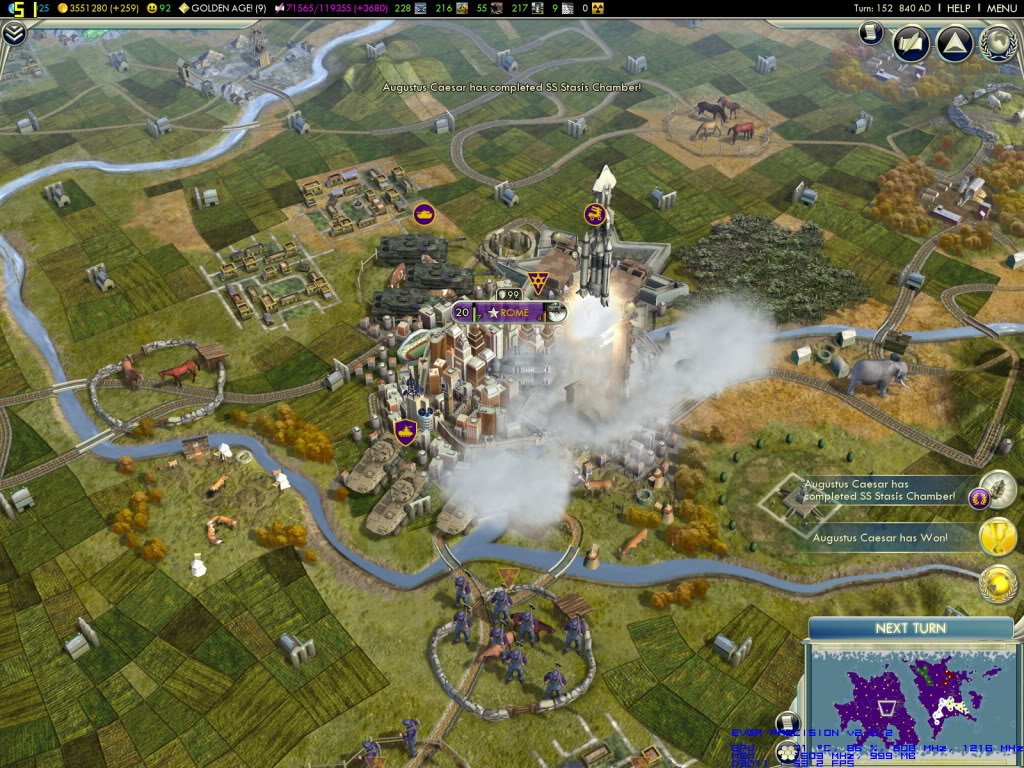Viewport: 1024px width, 768px height.
Task: Expand the research panel chevron button
Action: pyautogui.click(x=13, y=33)
